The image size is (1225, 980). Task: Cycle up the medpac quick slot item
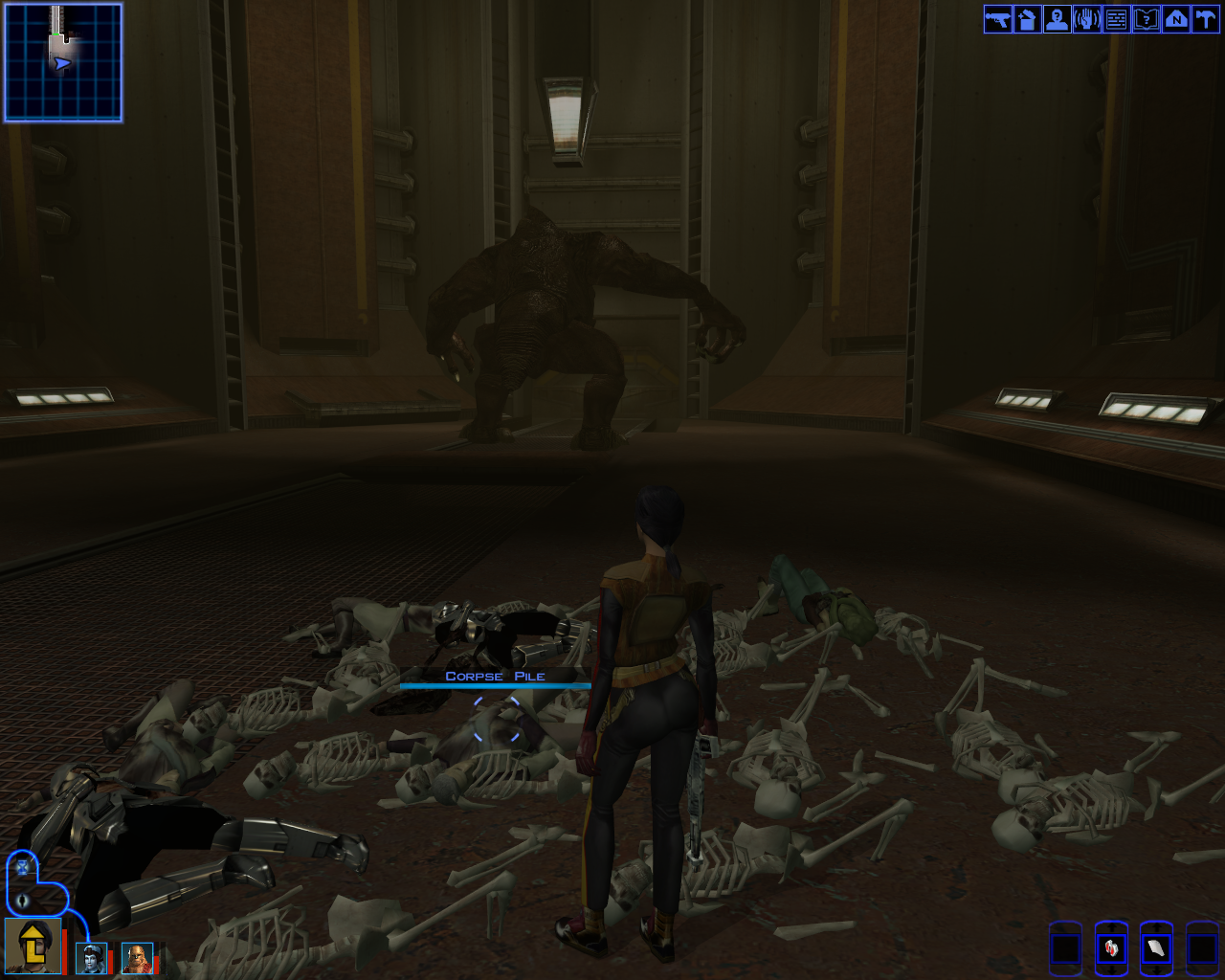pos(1112,927)
